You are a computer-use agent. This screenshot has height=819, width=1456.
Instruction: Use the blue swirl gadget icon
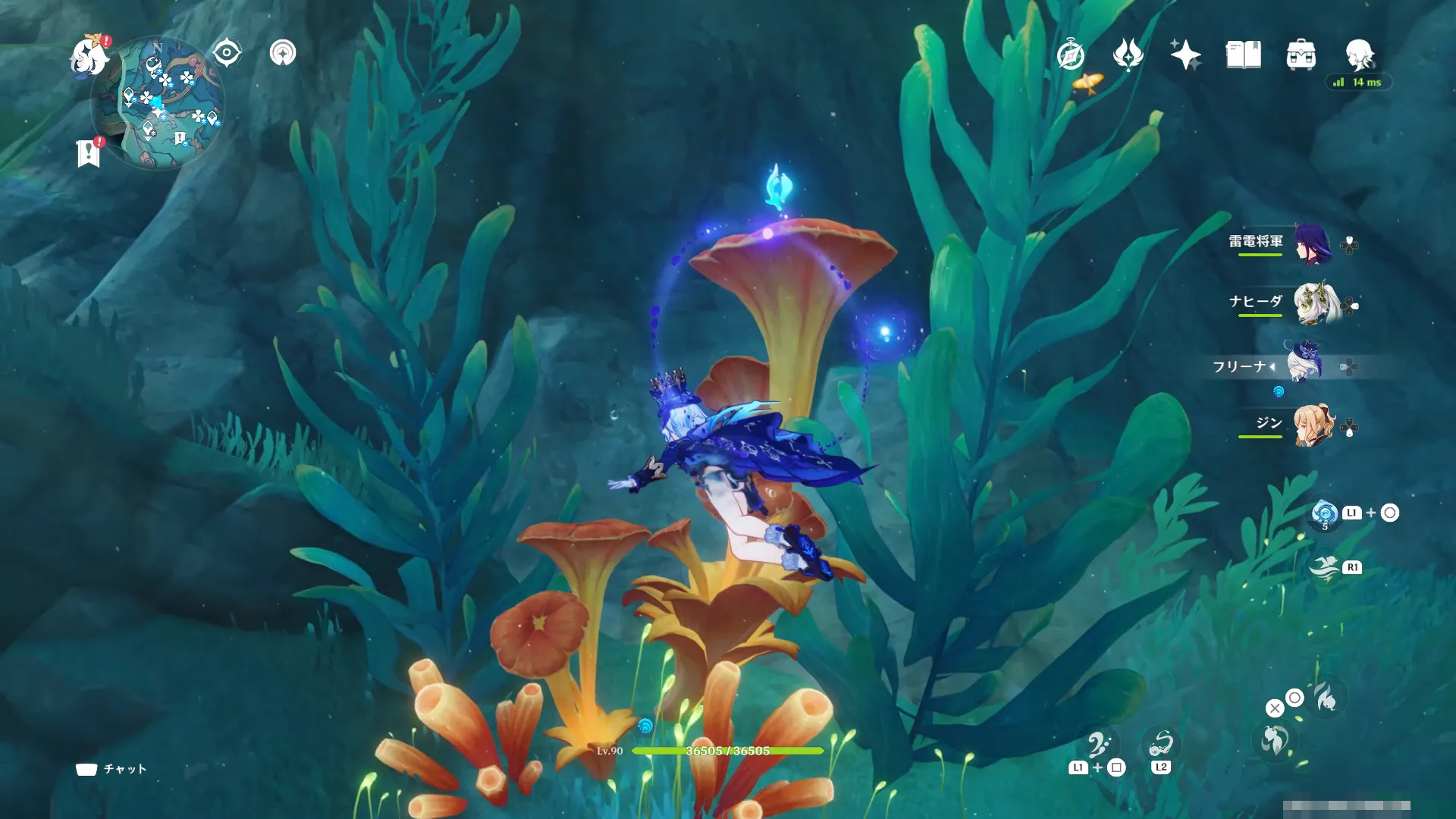tap(1325, 513)
